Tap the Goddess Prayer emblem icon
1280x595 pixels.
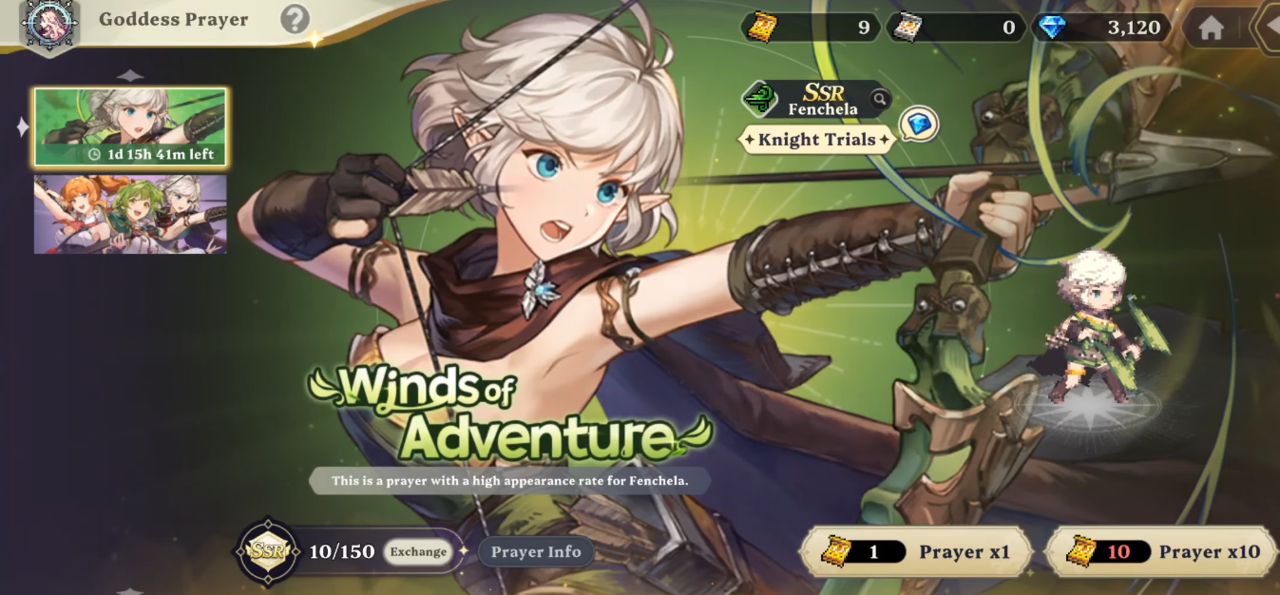(x=49, y=23)
